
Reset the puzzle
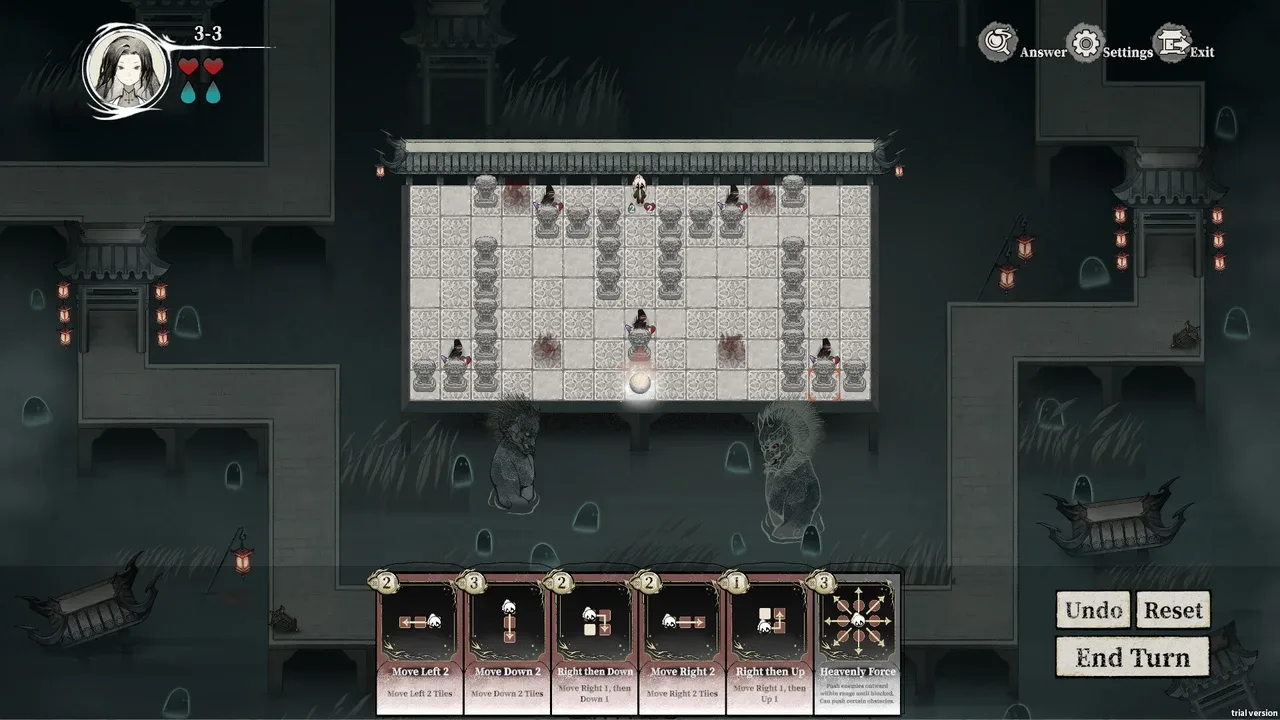[1172, 610]
